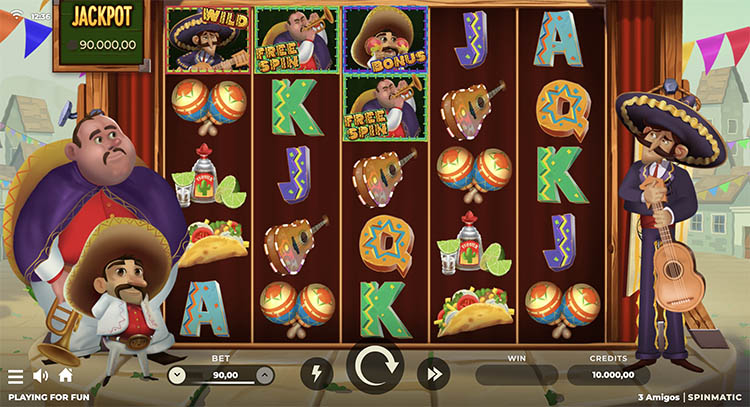Decrease the bet amount
Viewport: 750px width, 407px height.
coord(177,376)
